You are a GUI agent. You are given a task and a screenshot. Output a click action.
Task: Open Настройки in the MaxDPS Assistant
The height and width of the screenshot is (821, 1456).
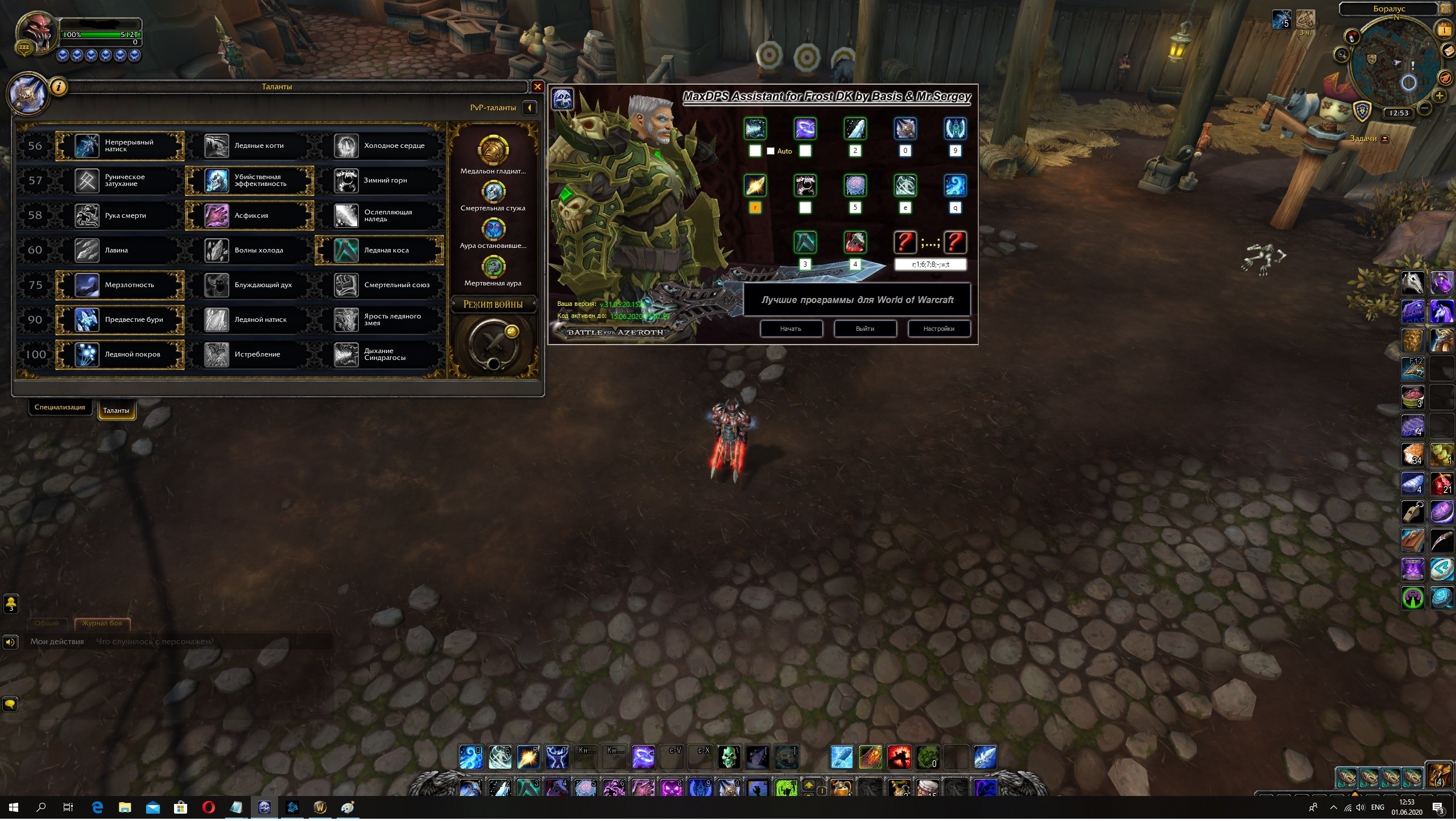(938, 329)
